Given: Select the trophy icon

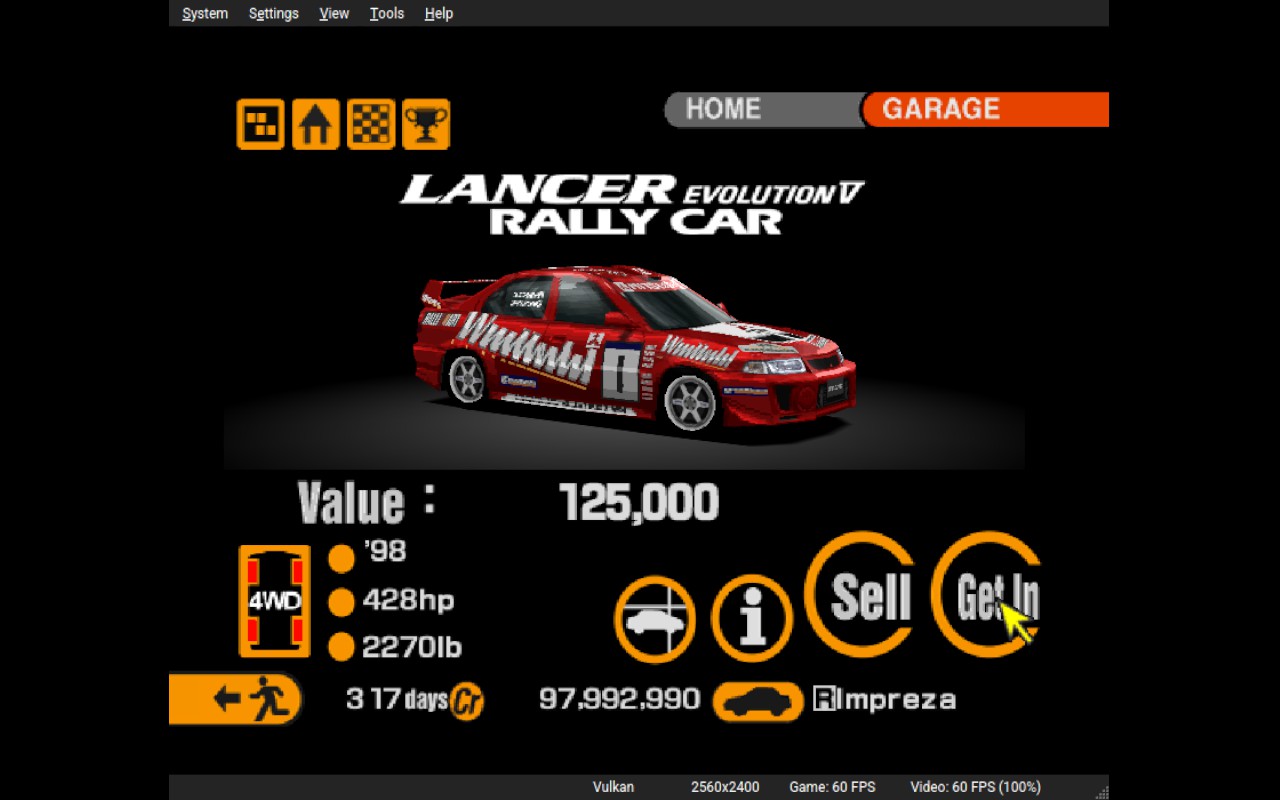Looking at the screenshot, I should click(x=426, y=125).
